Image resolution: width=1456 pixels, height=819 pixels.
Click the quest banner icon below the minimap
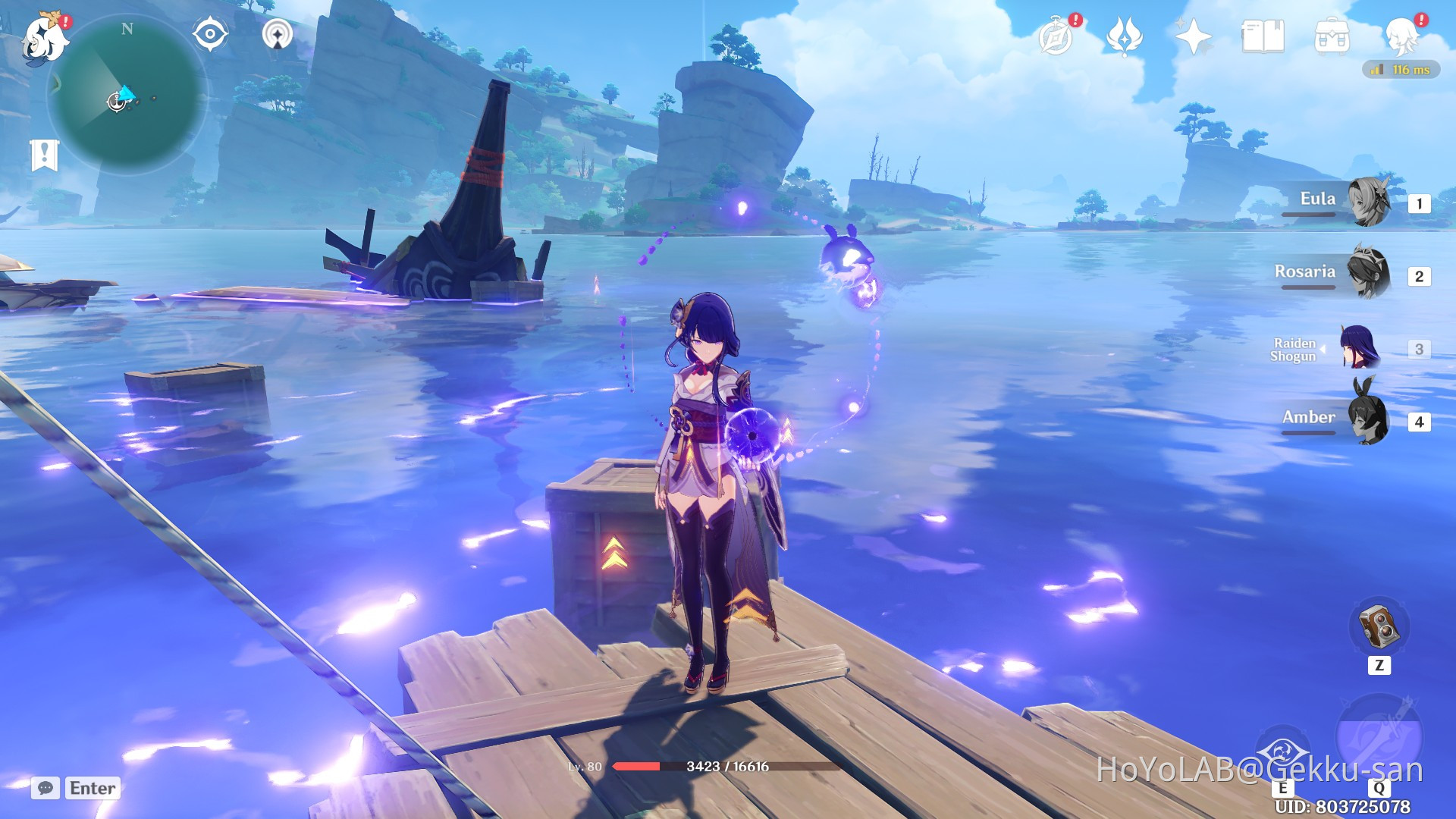pos(45,152)
